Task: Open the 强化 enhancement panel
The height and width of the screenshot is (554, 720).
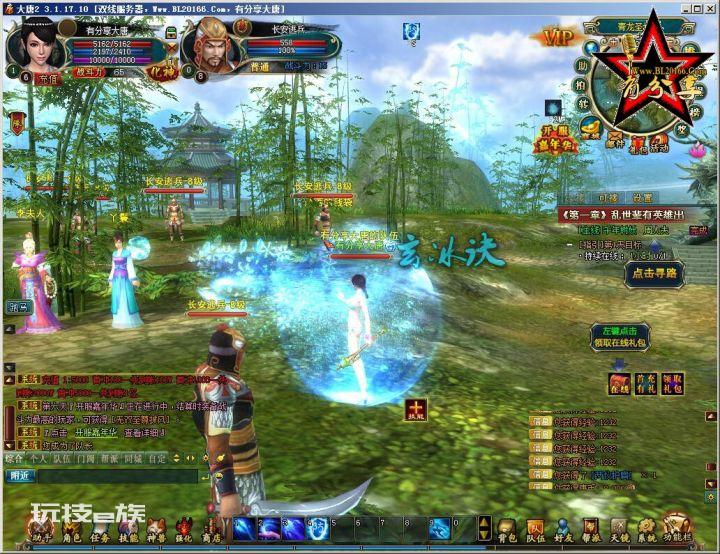Action: 184,530
